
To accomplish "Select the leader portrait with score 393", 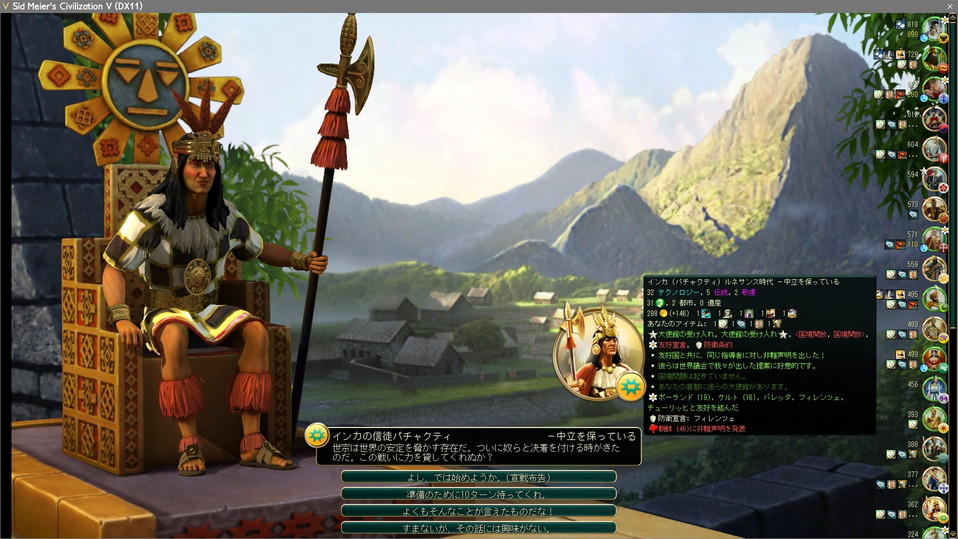I will pyautogui.click(x=934, y=419).
